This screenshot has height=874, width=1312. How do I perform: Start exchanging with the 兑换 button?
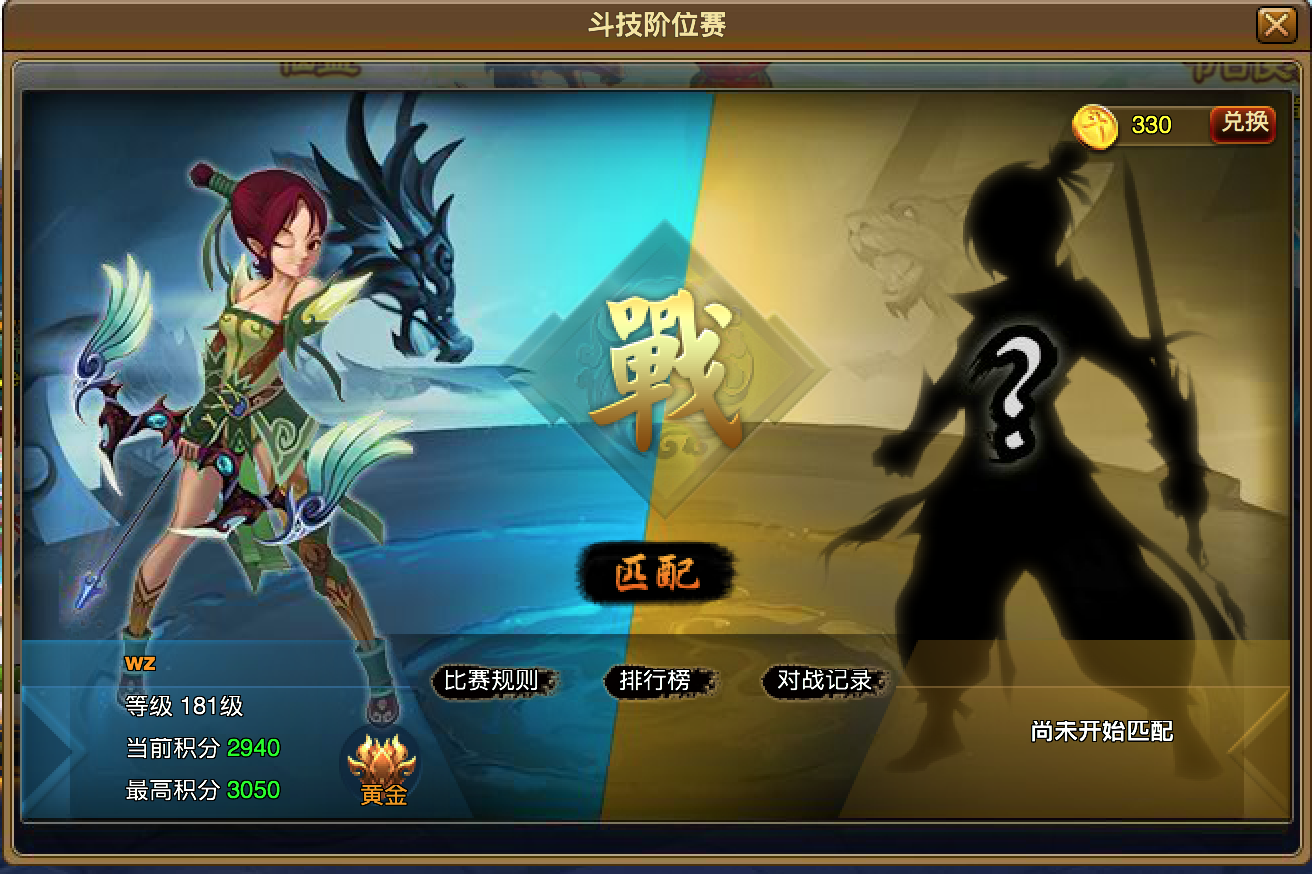1243,125
